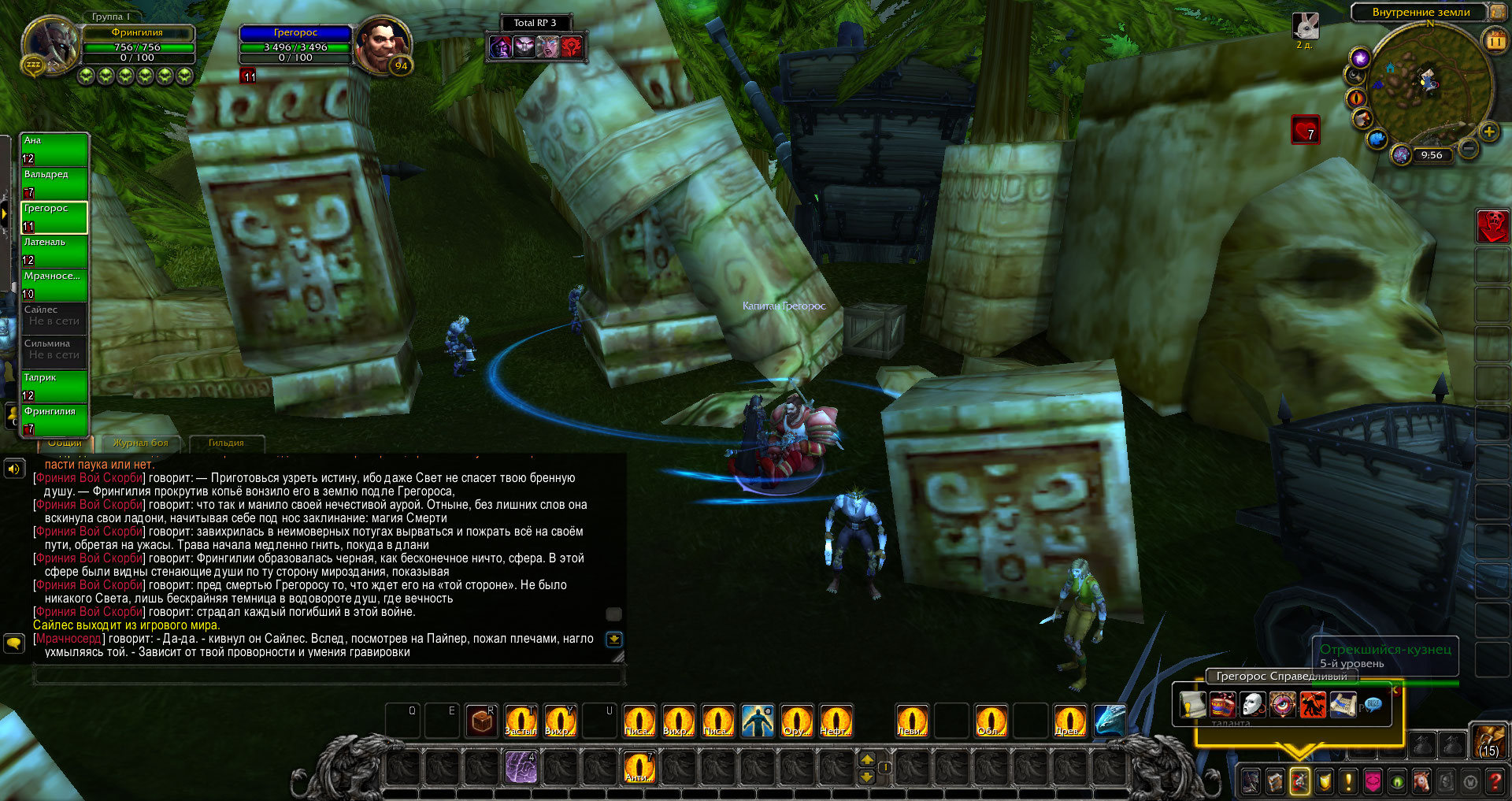Activate the Анти macro on lower bar

[639, 767]
